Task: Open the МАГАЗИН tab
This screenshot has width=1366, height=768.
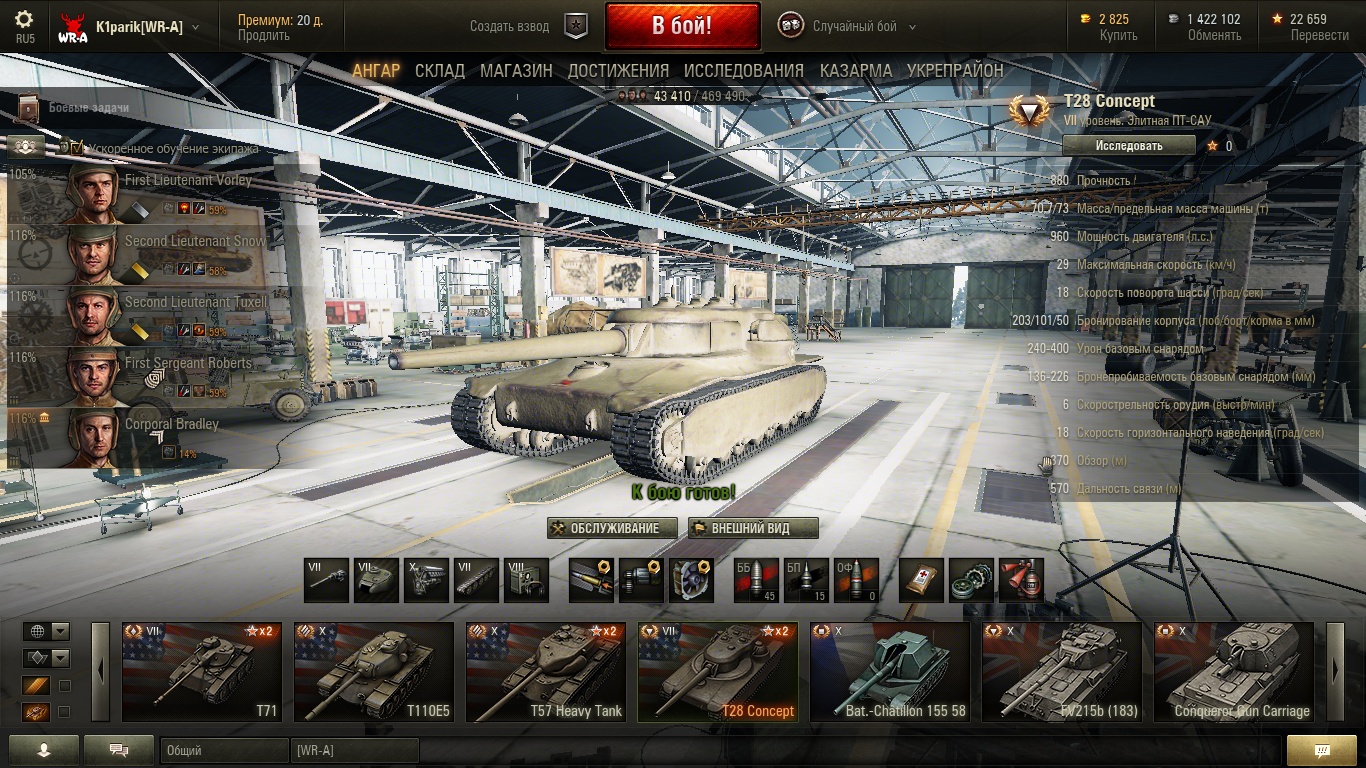Action: [516, 71]
